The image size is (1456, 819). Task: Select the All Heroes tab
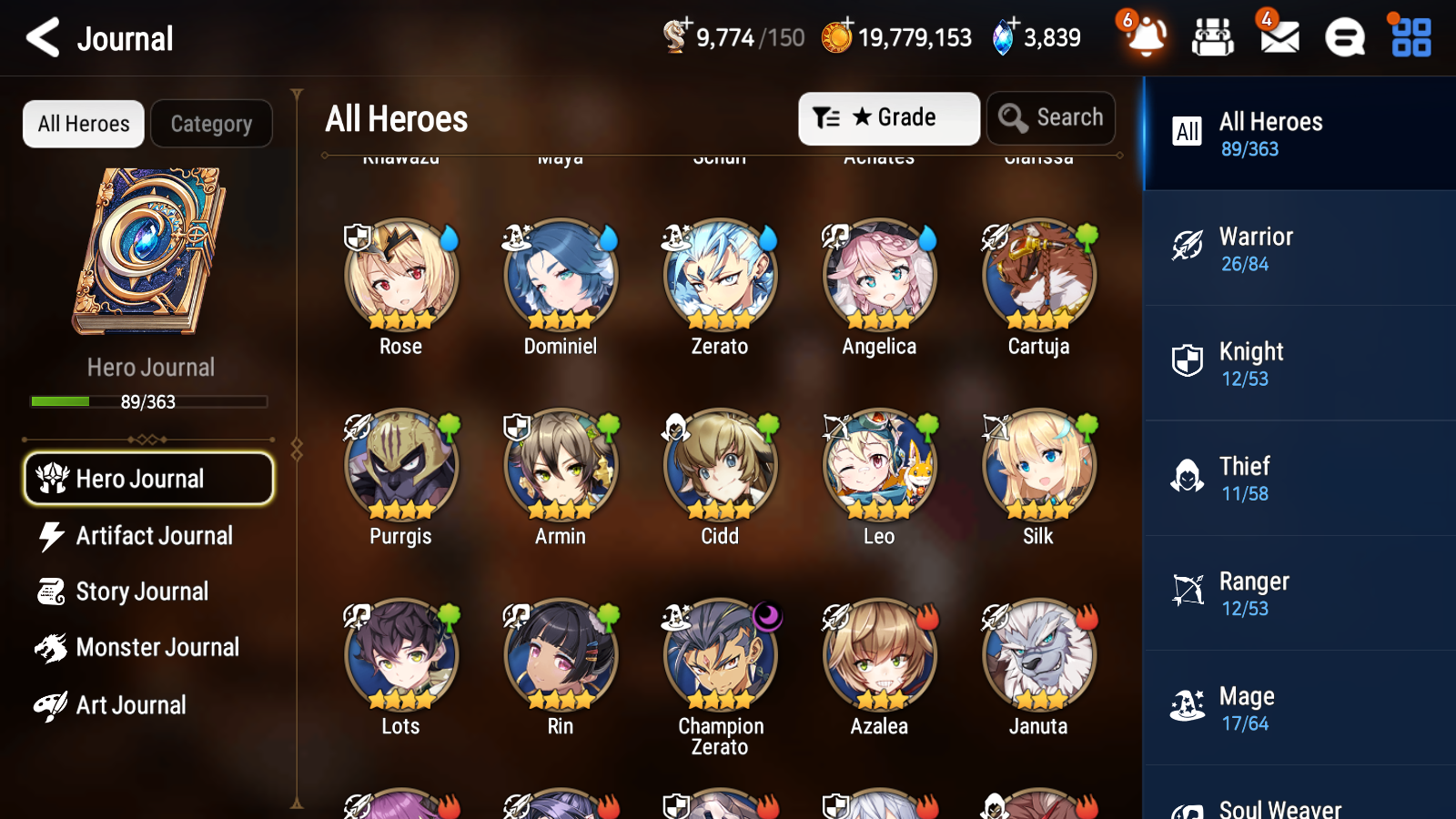click(83, 124)
